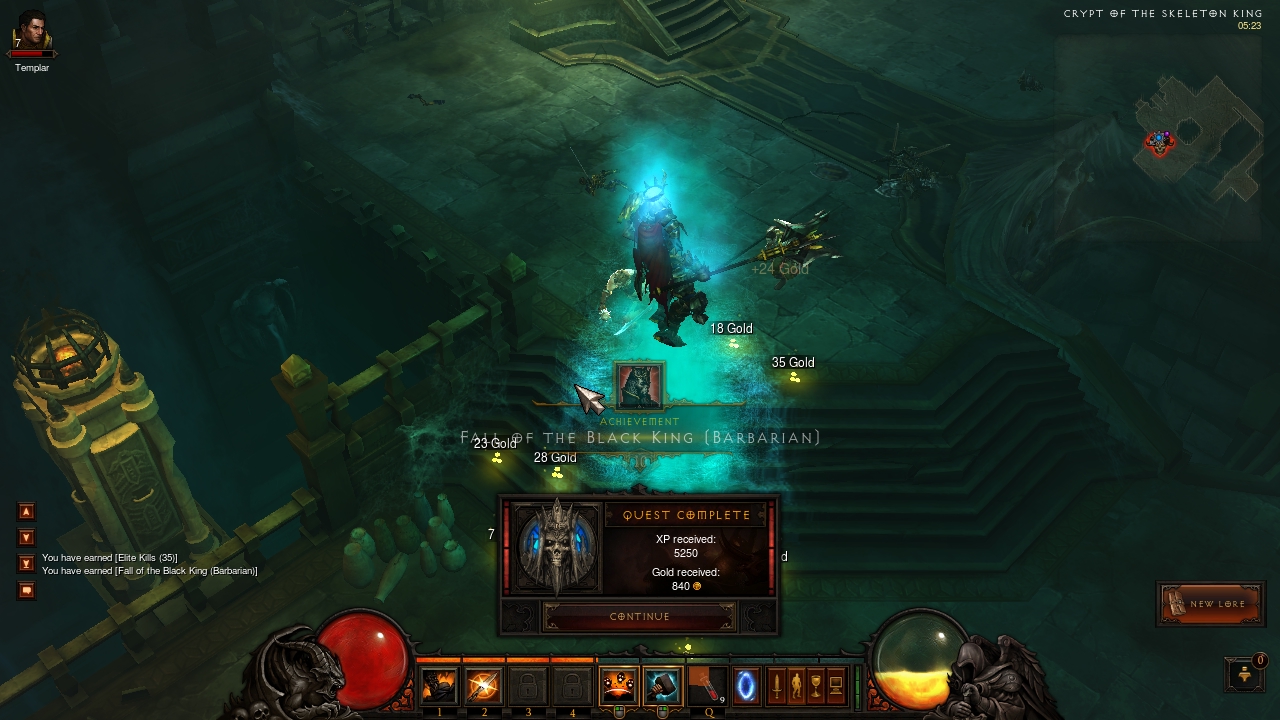The image size is (1280, 720).
Task: Open the character inventory figure icon
Action: click(x=796, y=687)
